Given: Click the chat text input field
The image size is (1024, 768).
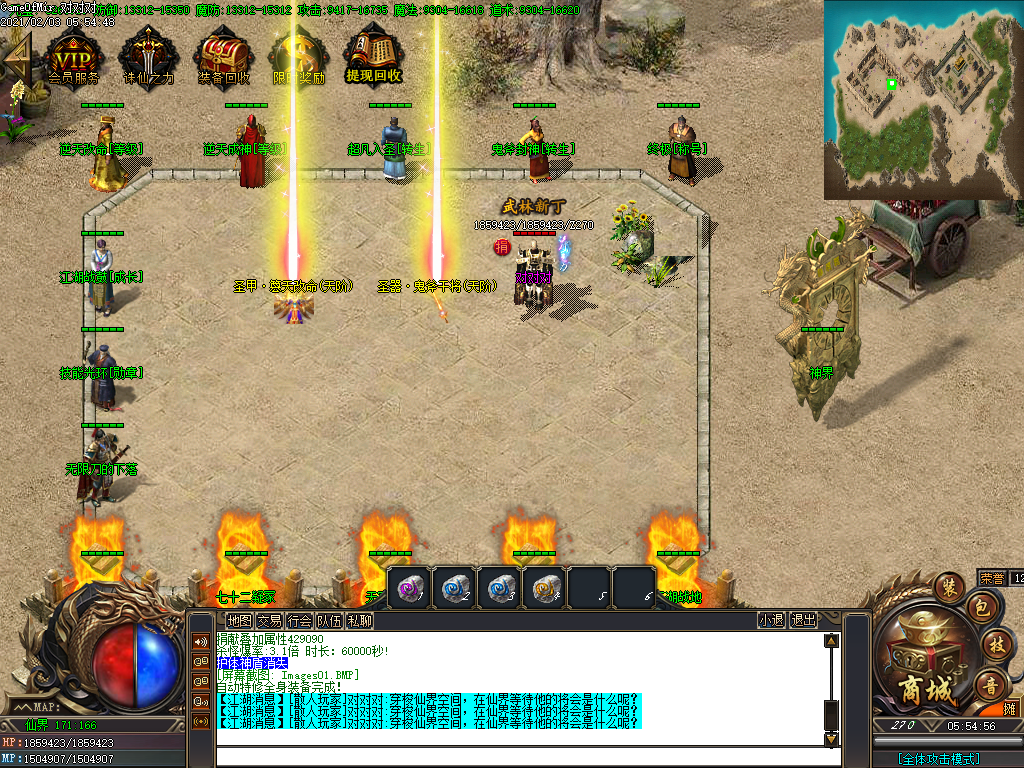Looking at the screenshot, I should point(520,757).
